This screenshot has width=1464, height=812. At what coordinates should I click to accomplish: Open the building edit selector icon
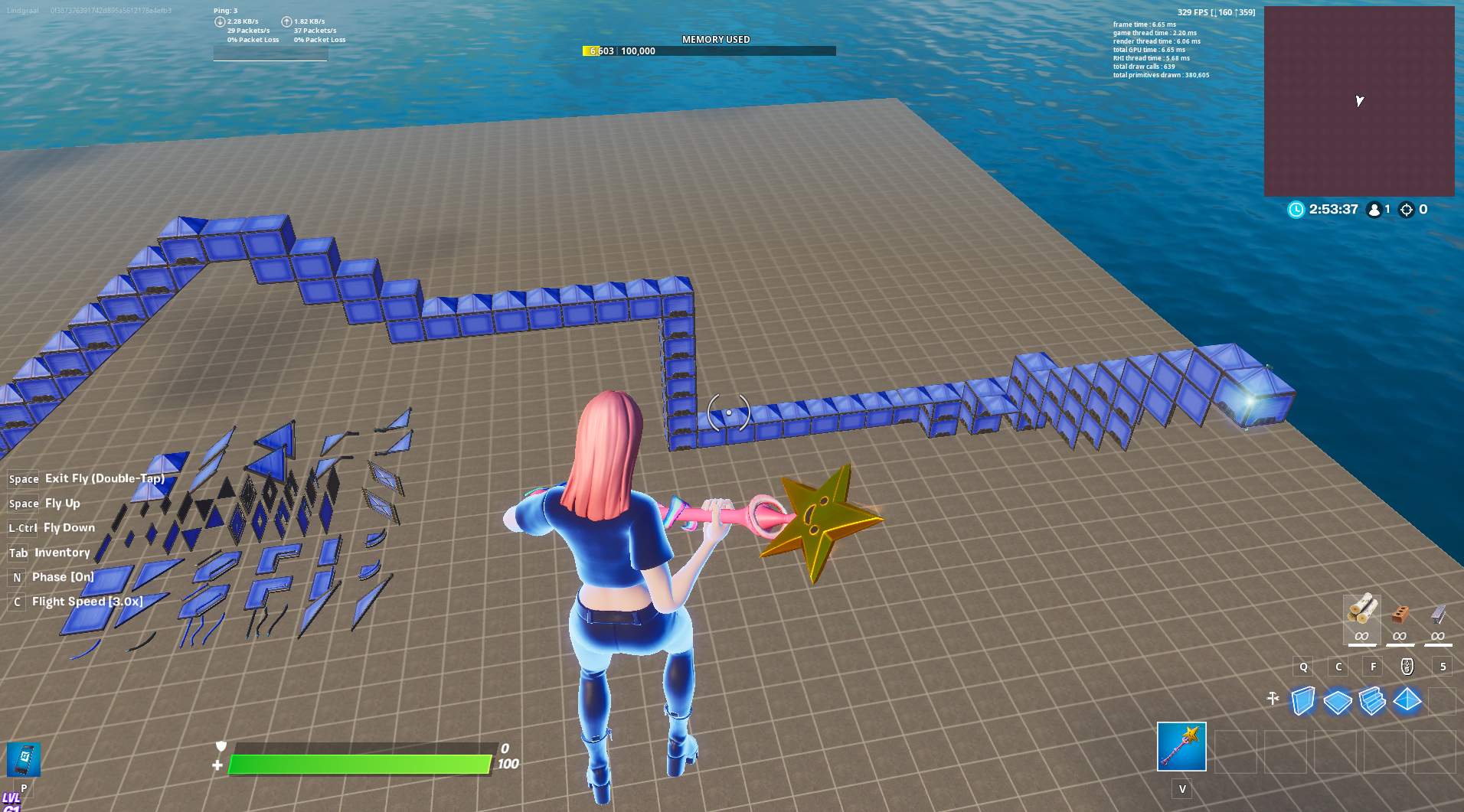click(1275, 698)
